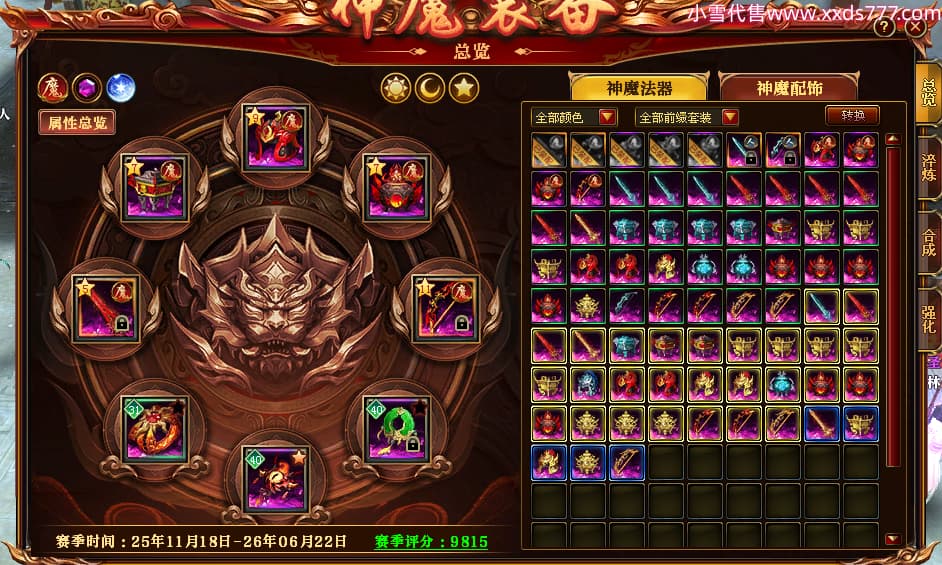Select the top equipped red serpent artifact slot
Viewport: 942px width, 565px height.
tap(277, 138)
